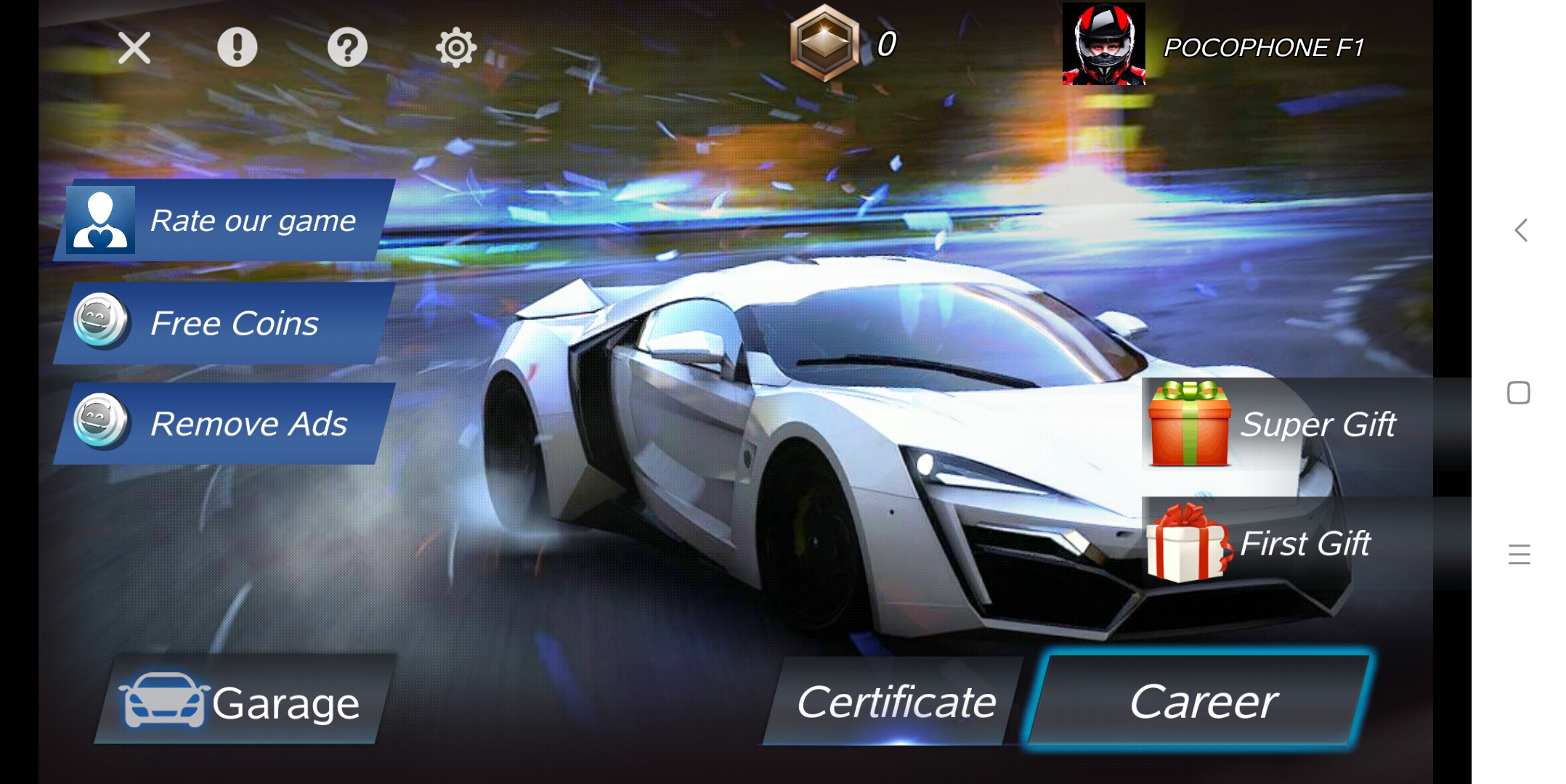Image resolution: width=1566 pixels, height=784 pixels.
Task: Tap the bronze rank medal badge
Action: point(824,45)
